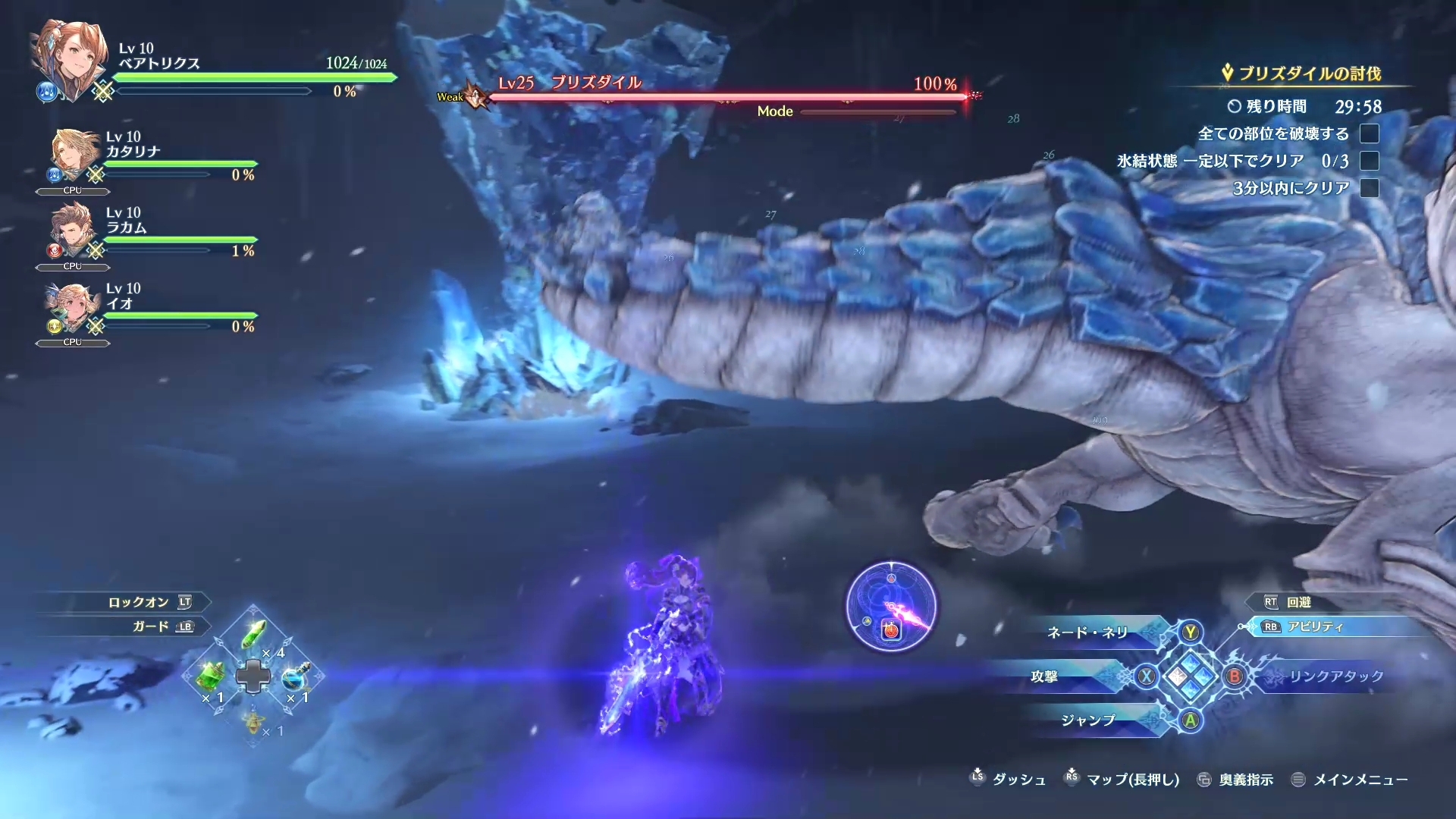
Task: Trigger the 攻撃 attack action
Action: tap(1044, 676)
